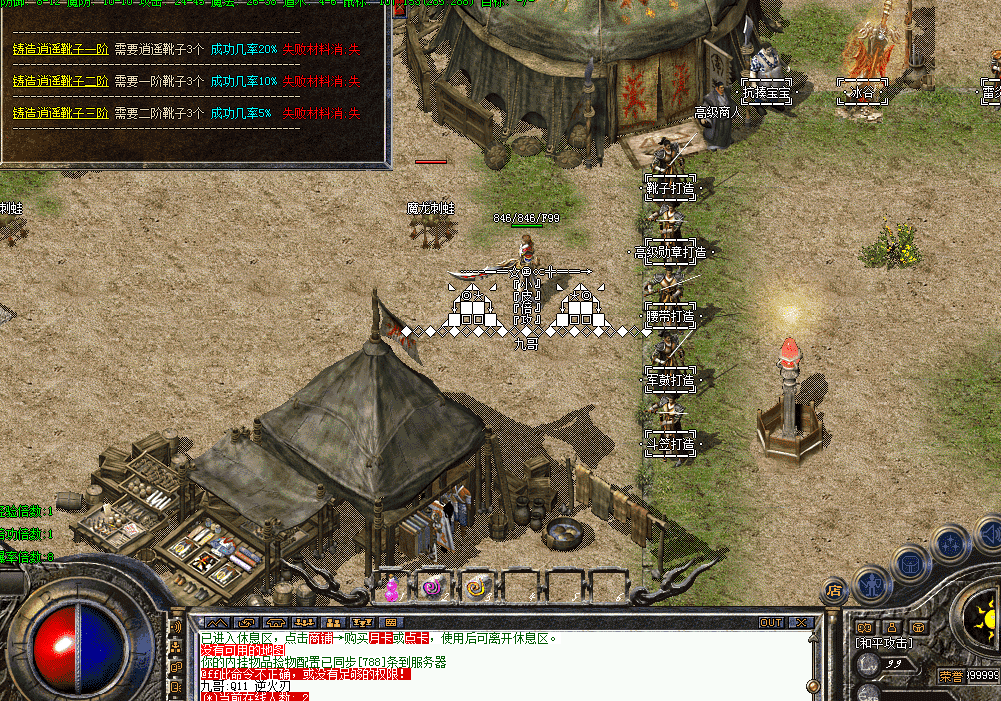Open the 店 shop button
1001x701 pixels.
coord(834,591)
